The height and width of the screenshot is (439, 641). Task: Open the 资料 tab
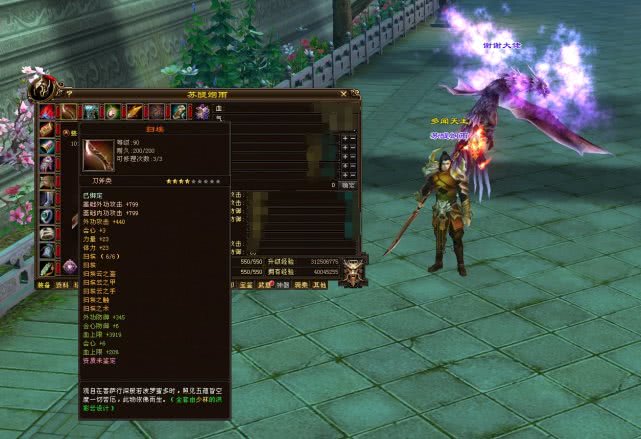coord(62,284)
